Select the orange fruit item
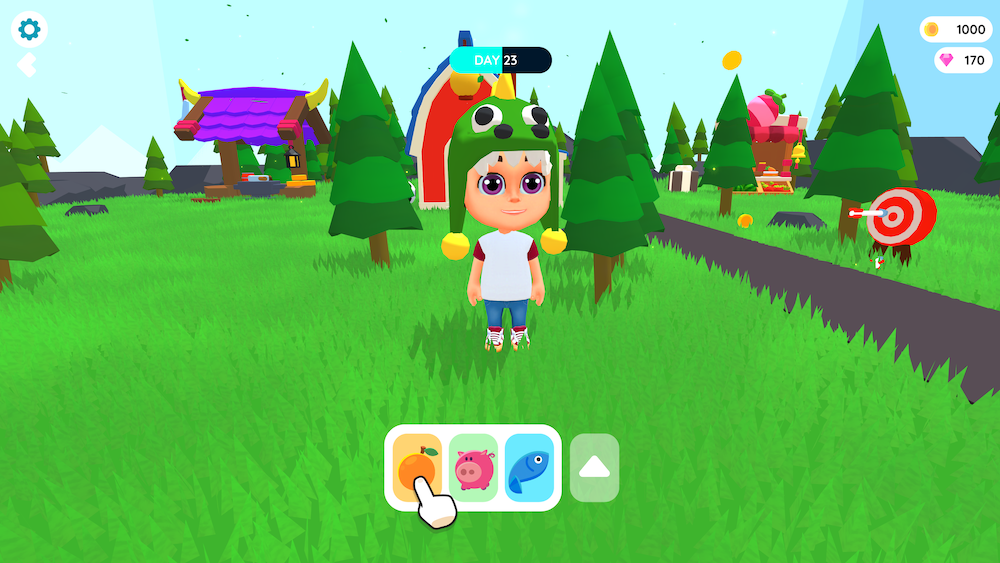The image size is (1000, 563). pos(417,467)
